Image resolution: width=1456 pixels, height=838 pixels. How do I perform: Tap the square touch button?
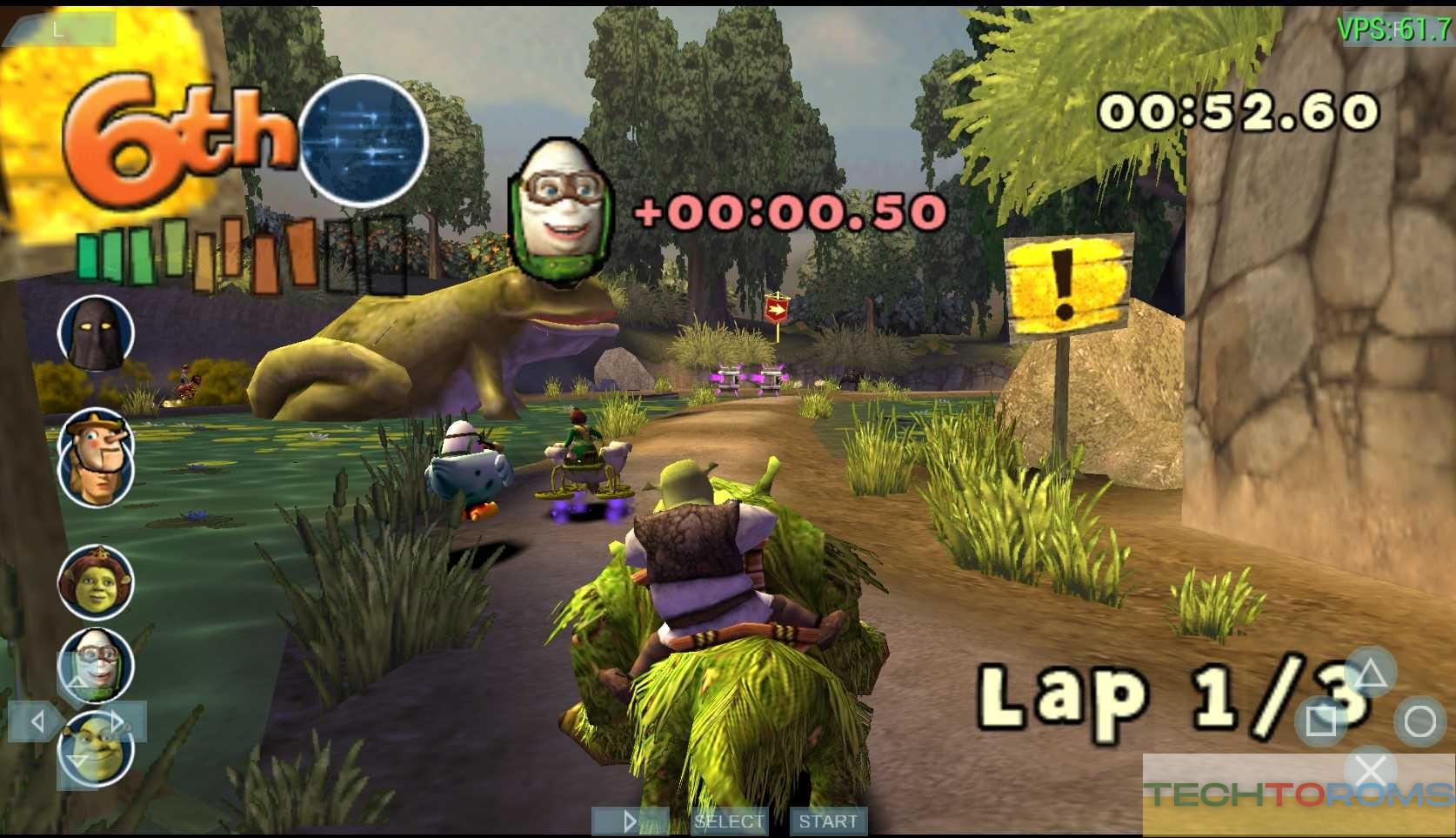click(x=1320, y=721)
